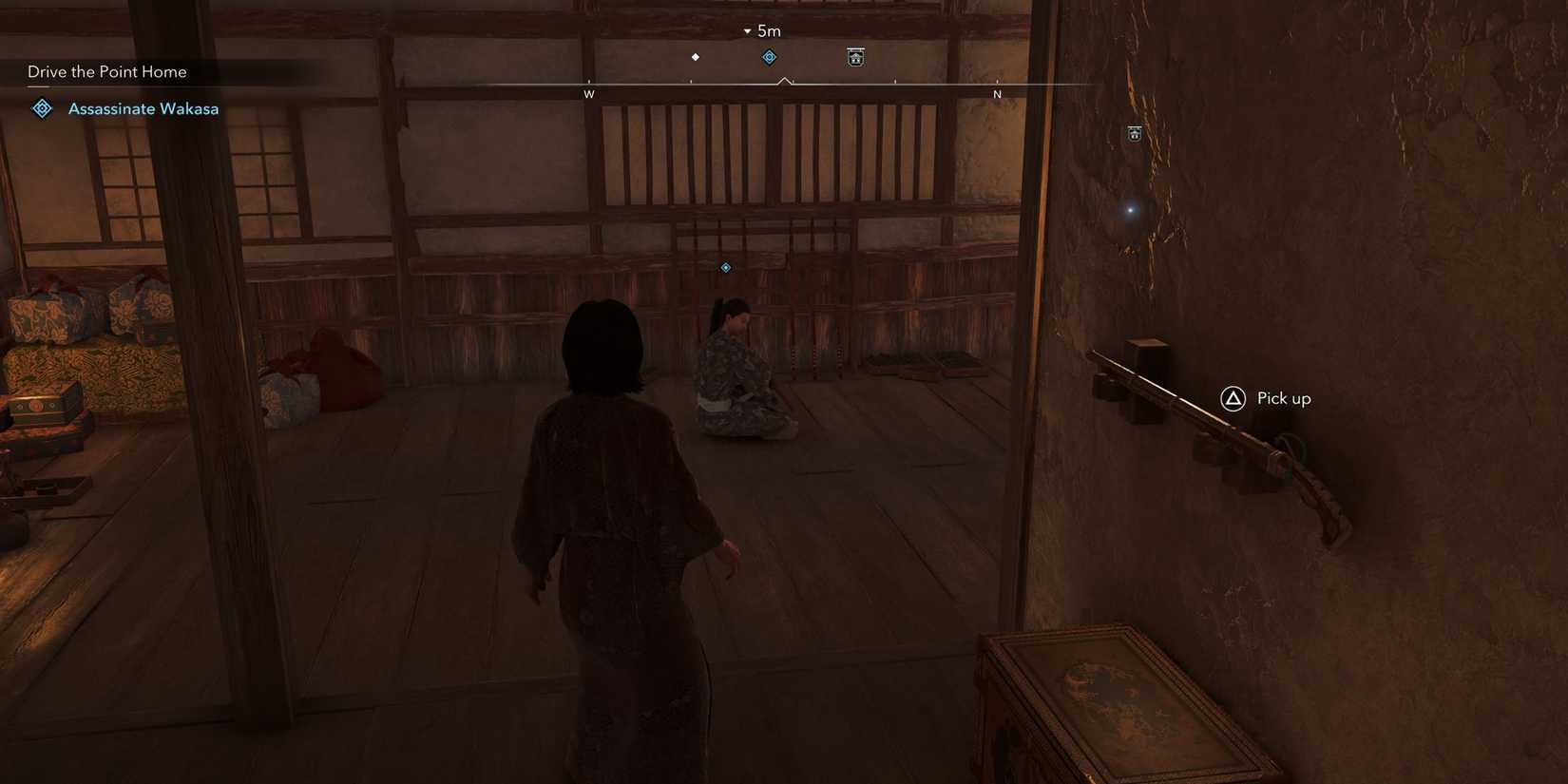Click the white diamond waypoint on the compass
This screenshot has width=1568, height=784.
pos(696,56)
